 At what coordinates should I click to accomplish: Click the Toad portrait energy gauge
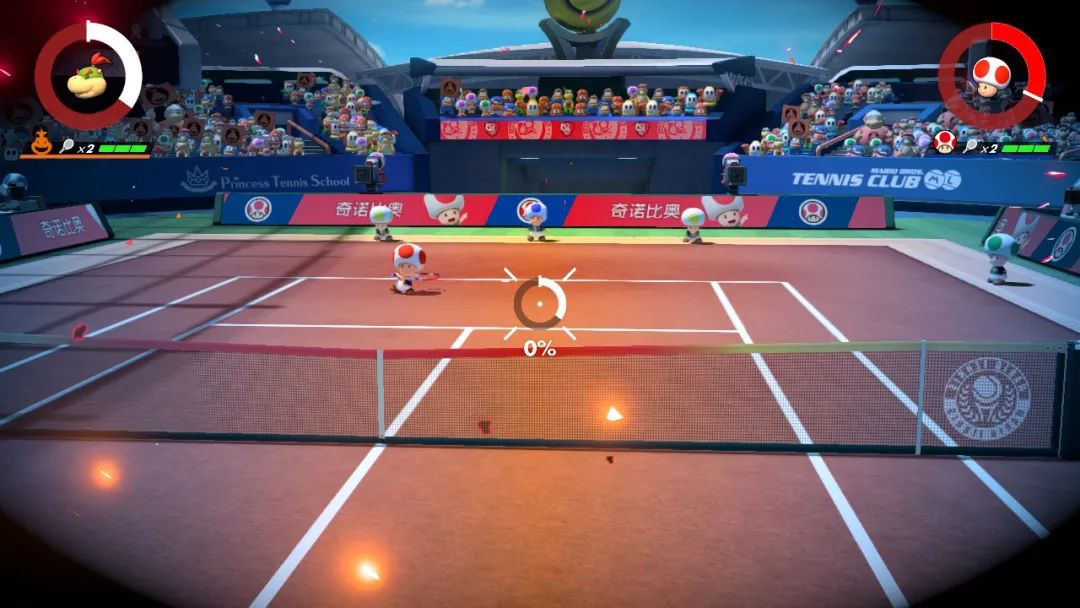click(x=991, y=76)
